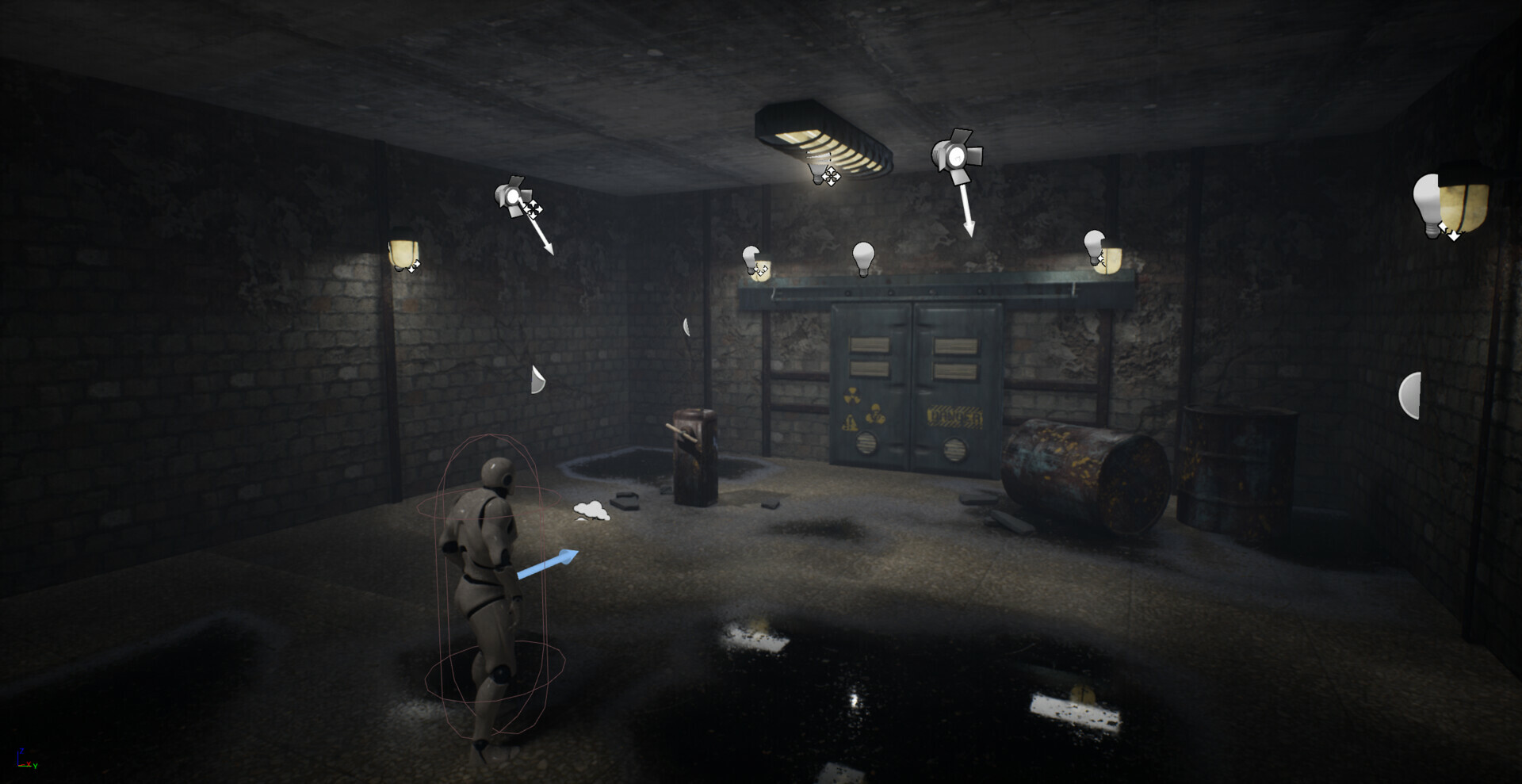
Task: Select the white cloud fog icon
Action: coord(591,511)
